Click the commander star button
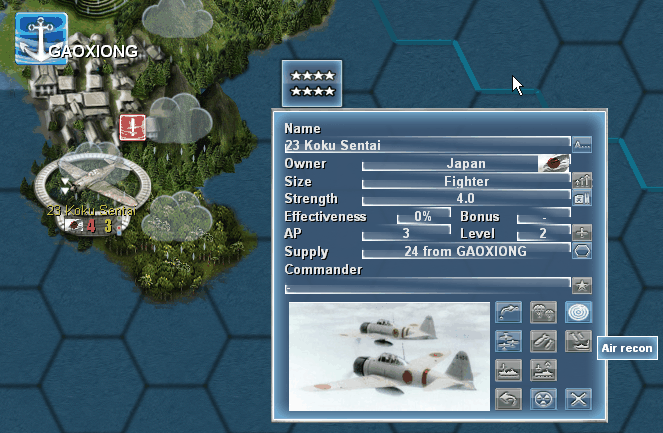This screenshot has height=433, width=663. (582, 285)
